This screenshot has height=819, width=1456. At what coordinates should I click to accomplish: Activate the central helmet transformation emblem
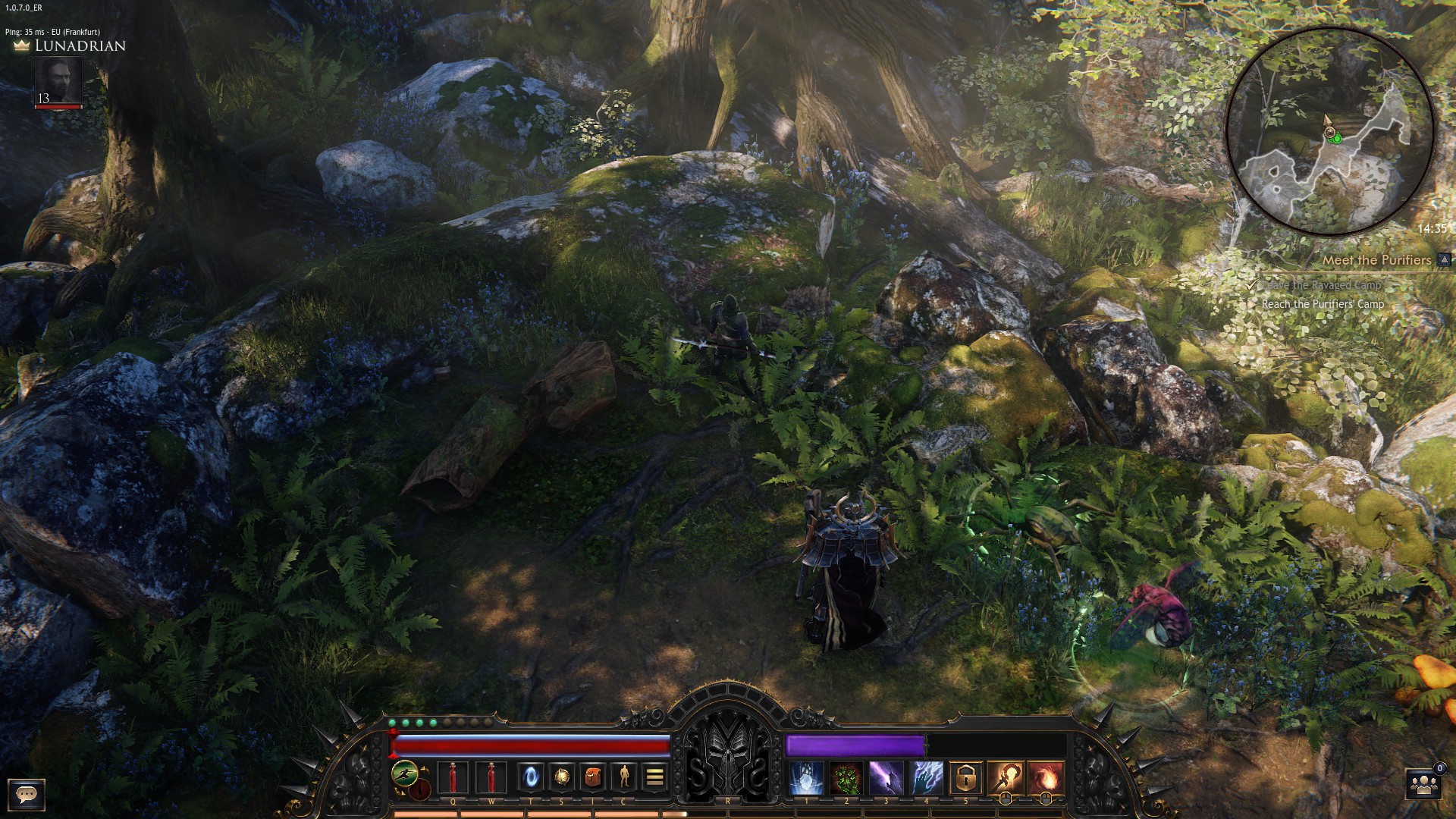pyautogui.click(x=728, y=766)
